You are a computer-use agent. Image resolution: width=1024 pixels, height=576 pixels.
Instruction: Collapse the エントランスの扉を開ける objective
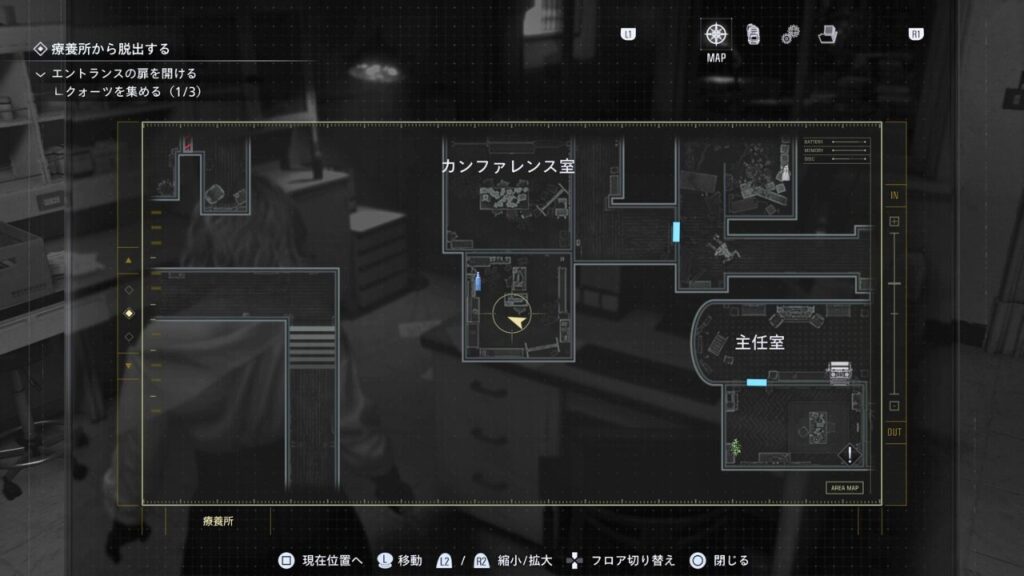click(40, 74)
